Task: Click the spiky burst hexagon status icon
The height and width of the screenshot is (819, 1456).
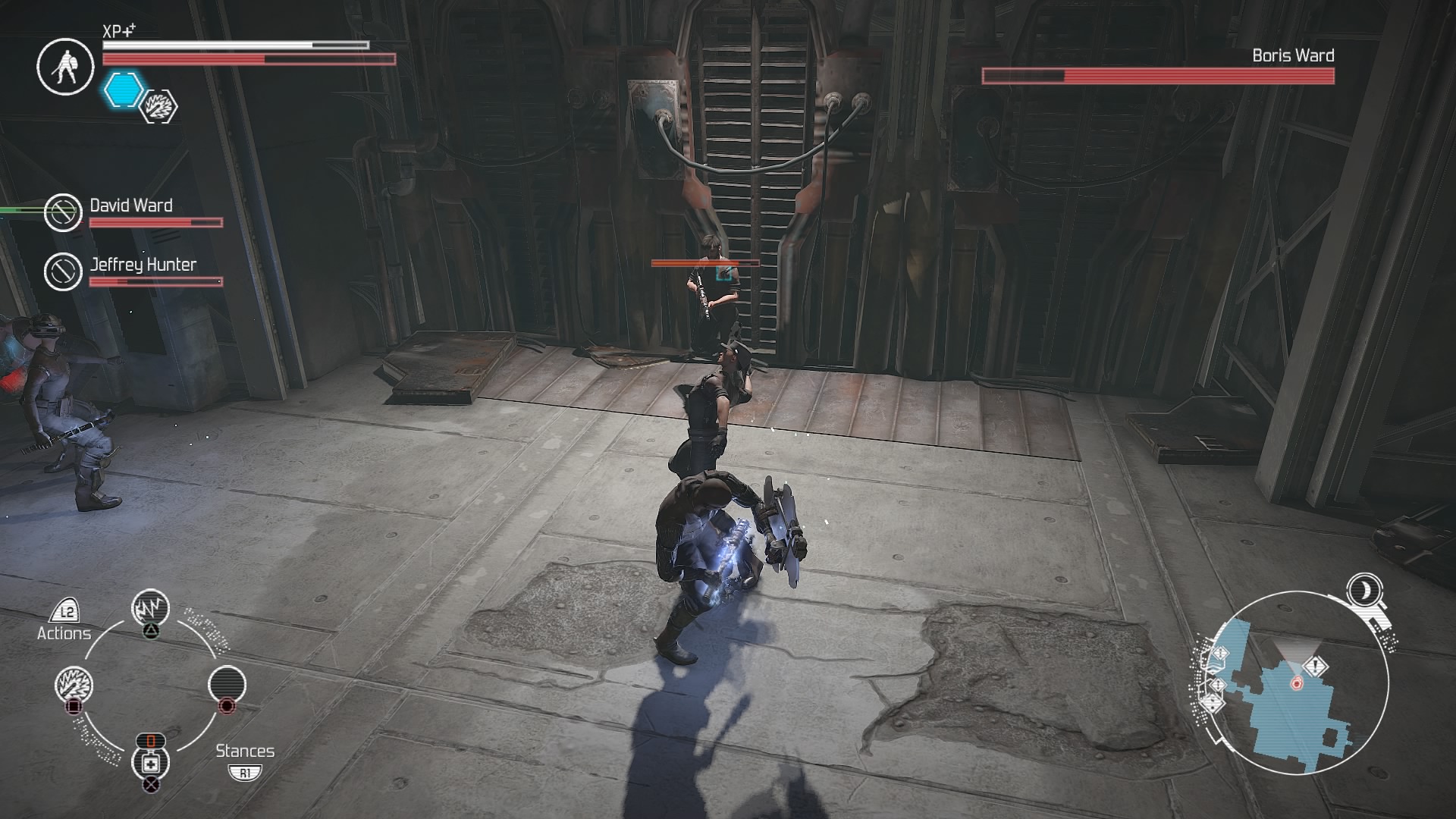Action: pyautogui.click(x=159, y=106)
